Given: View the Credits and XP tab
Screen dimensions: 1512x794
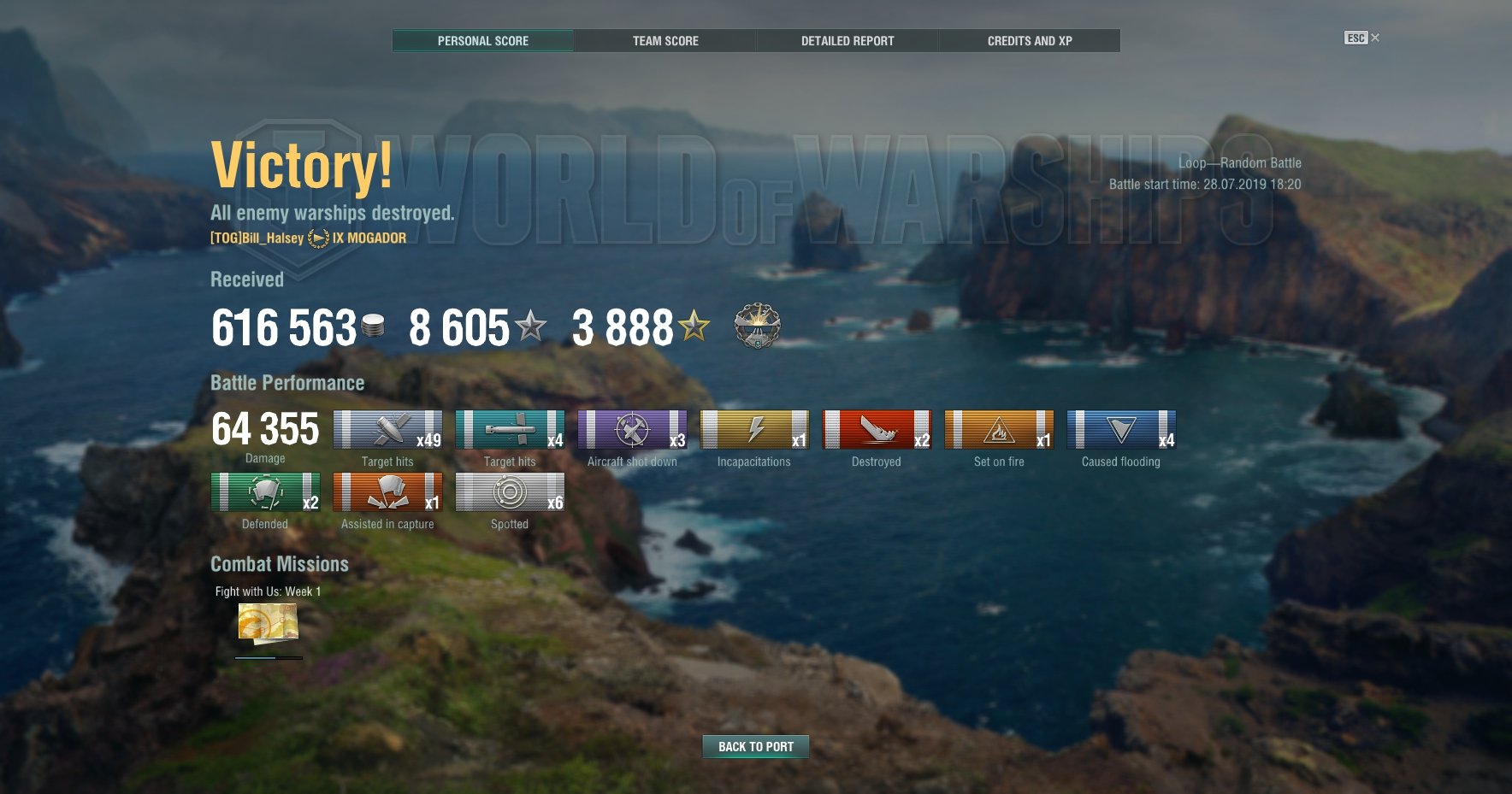Looking at the screenshot, I should tap(1030, 41).
